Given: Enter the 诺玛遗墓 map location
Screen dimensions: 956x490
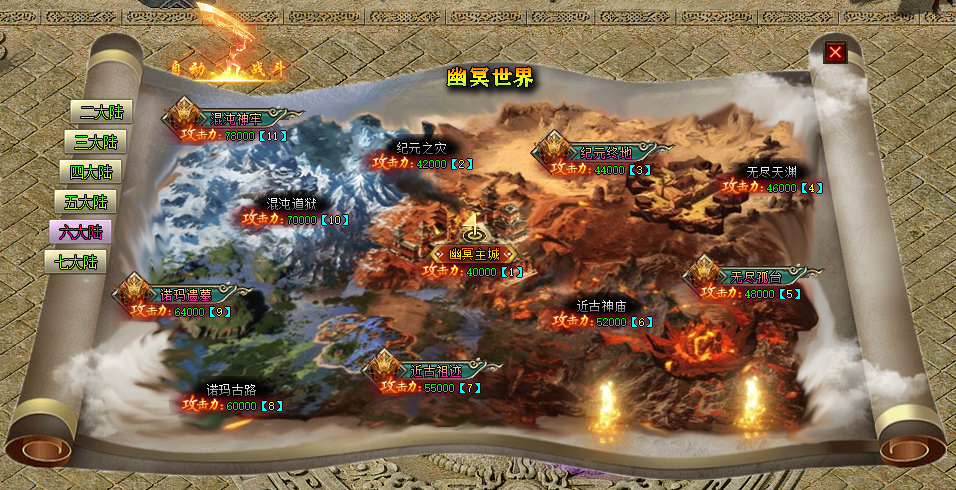Looking at the screenshot, I should pyautogui.click(x=186, y=294).
